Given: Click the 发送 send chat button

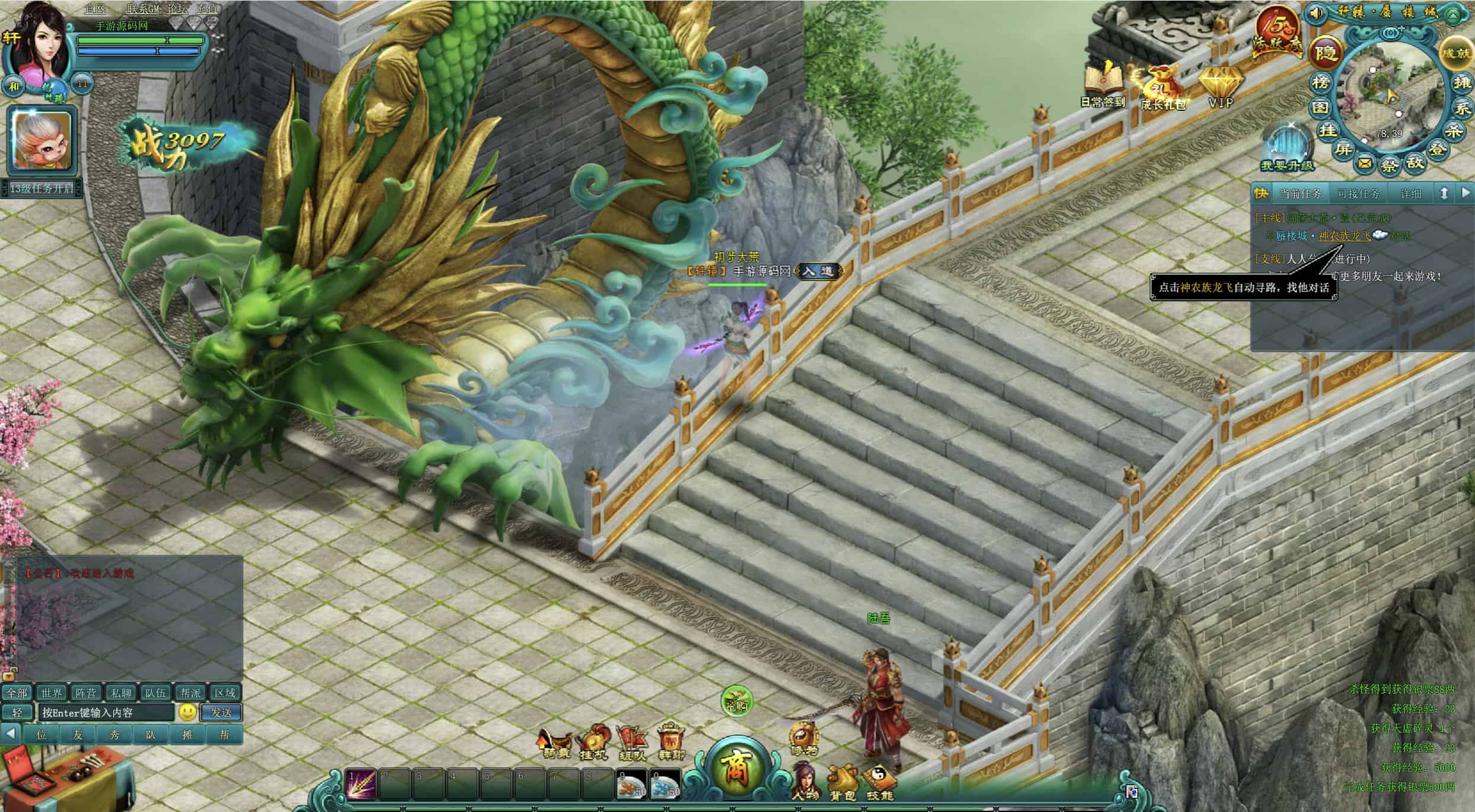Looking at the screenshot, I should pos(221,712).
